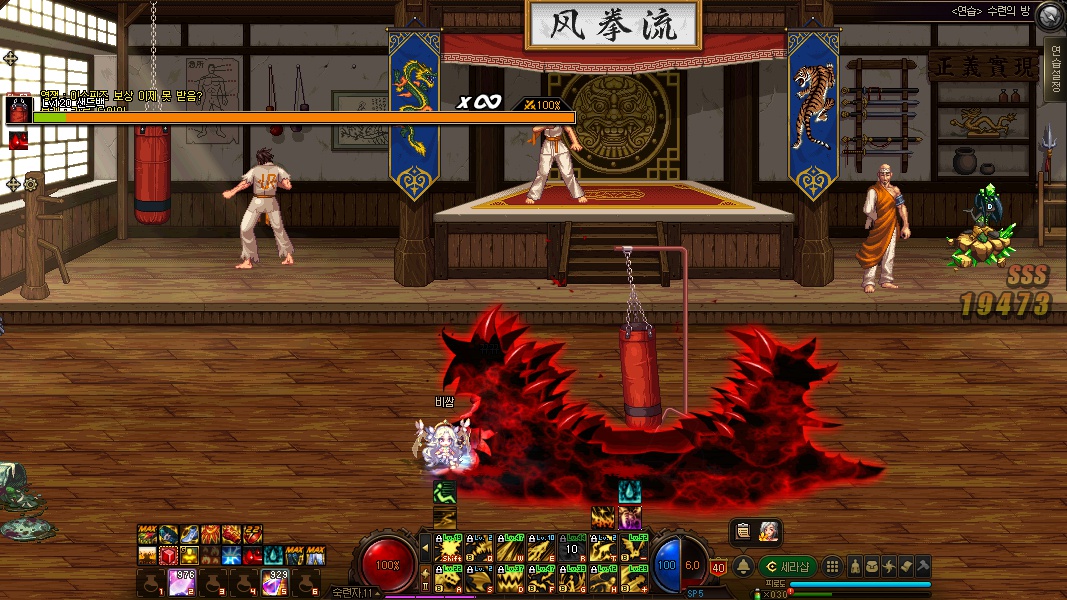Open the quest scroll icon
Viewport: 1067px width, 600px height.
click(906, 567)
